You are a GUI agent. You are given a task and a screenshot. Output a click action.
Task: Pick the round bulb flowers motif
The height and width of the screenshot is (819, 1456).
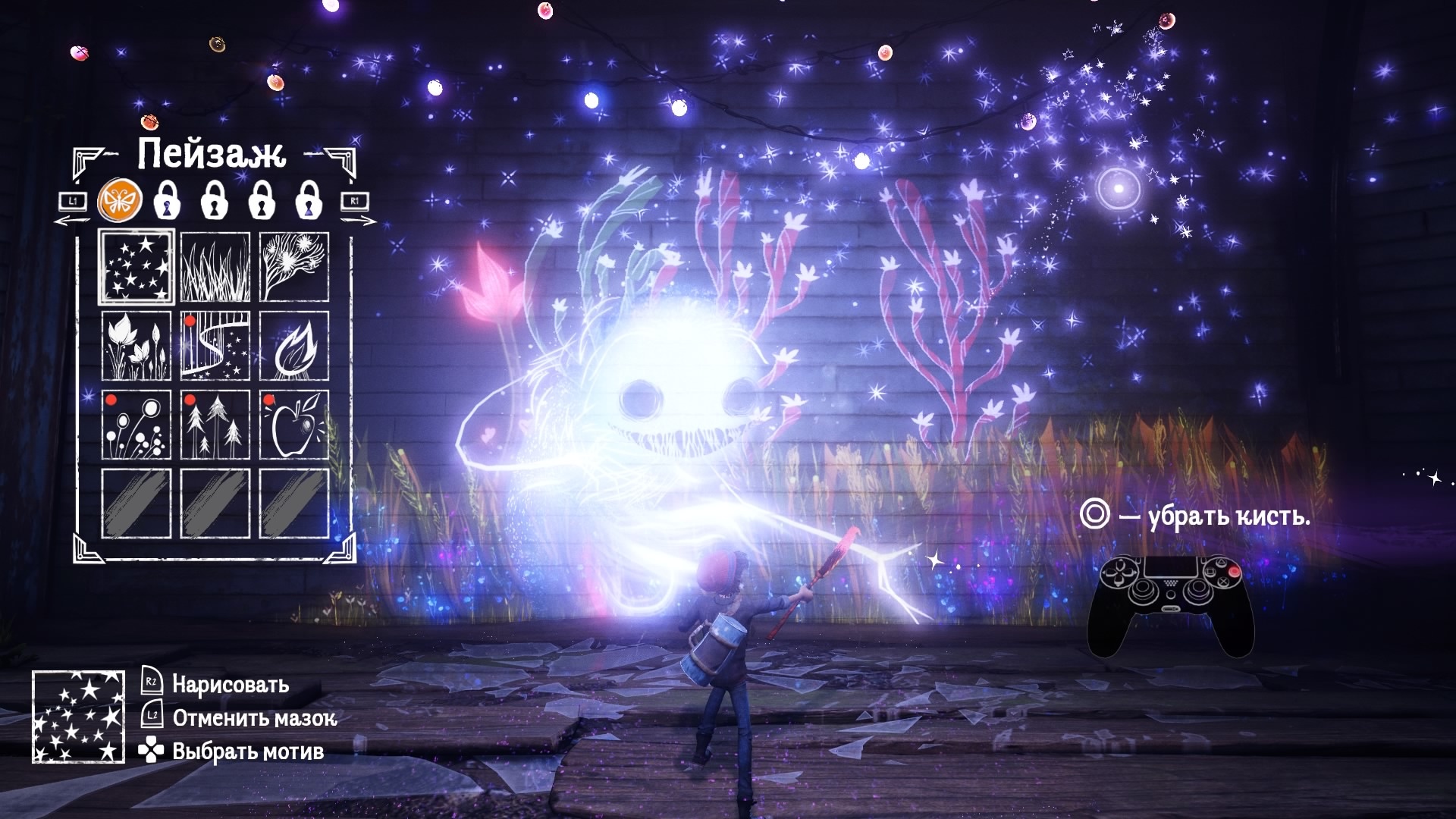point(137,425)
